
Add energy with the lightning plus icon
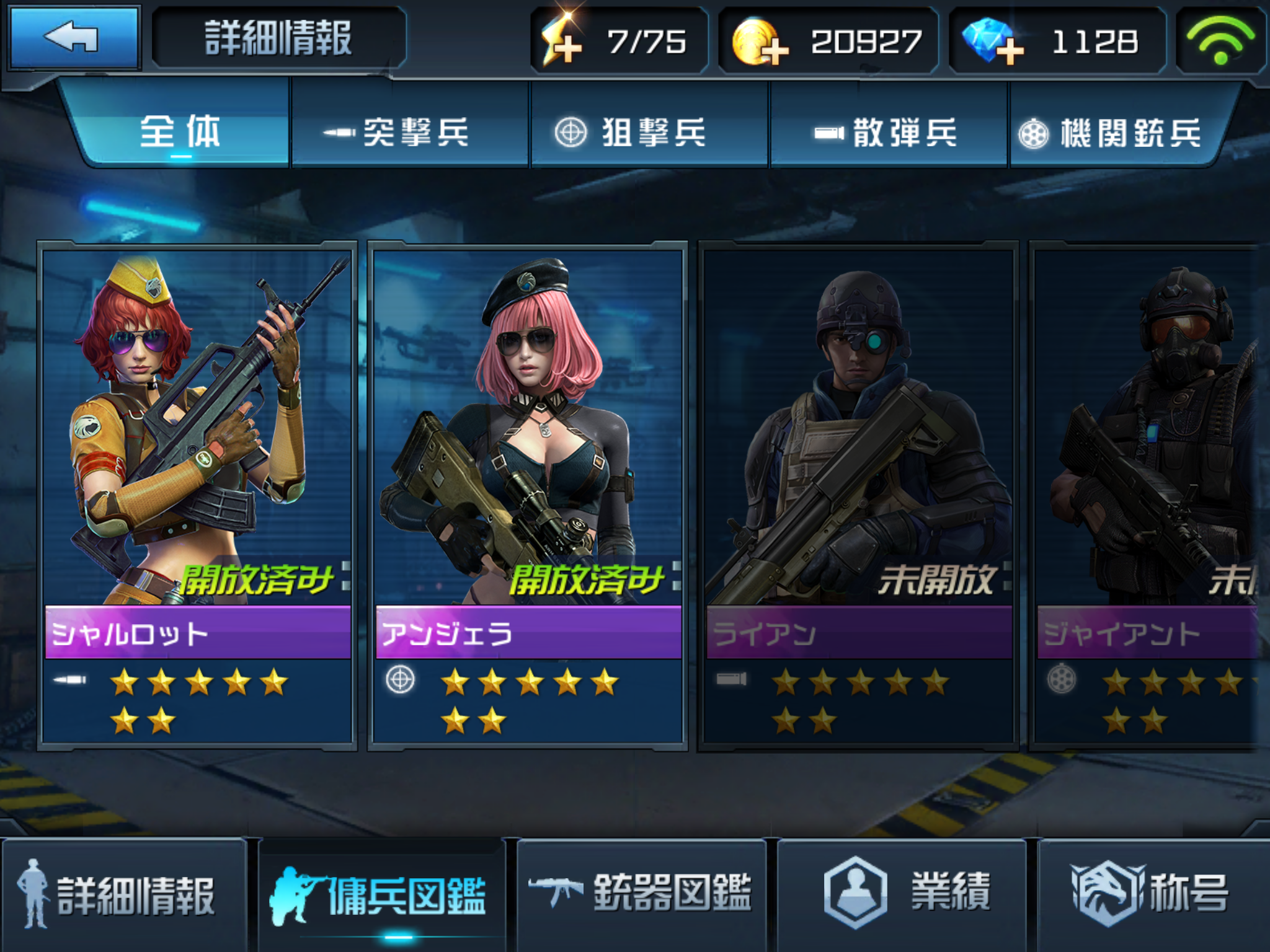(562, 42)
